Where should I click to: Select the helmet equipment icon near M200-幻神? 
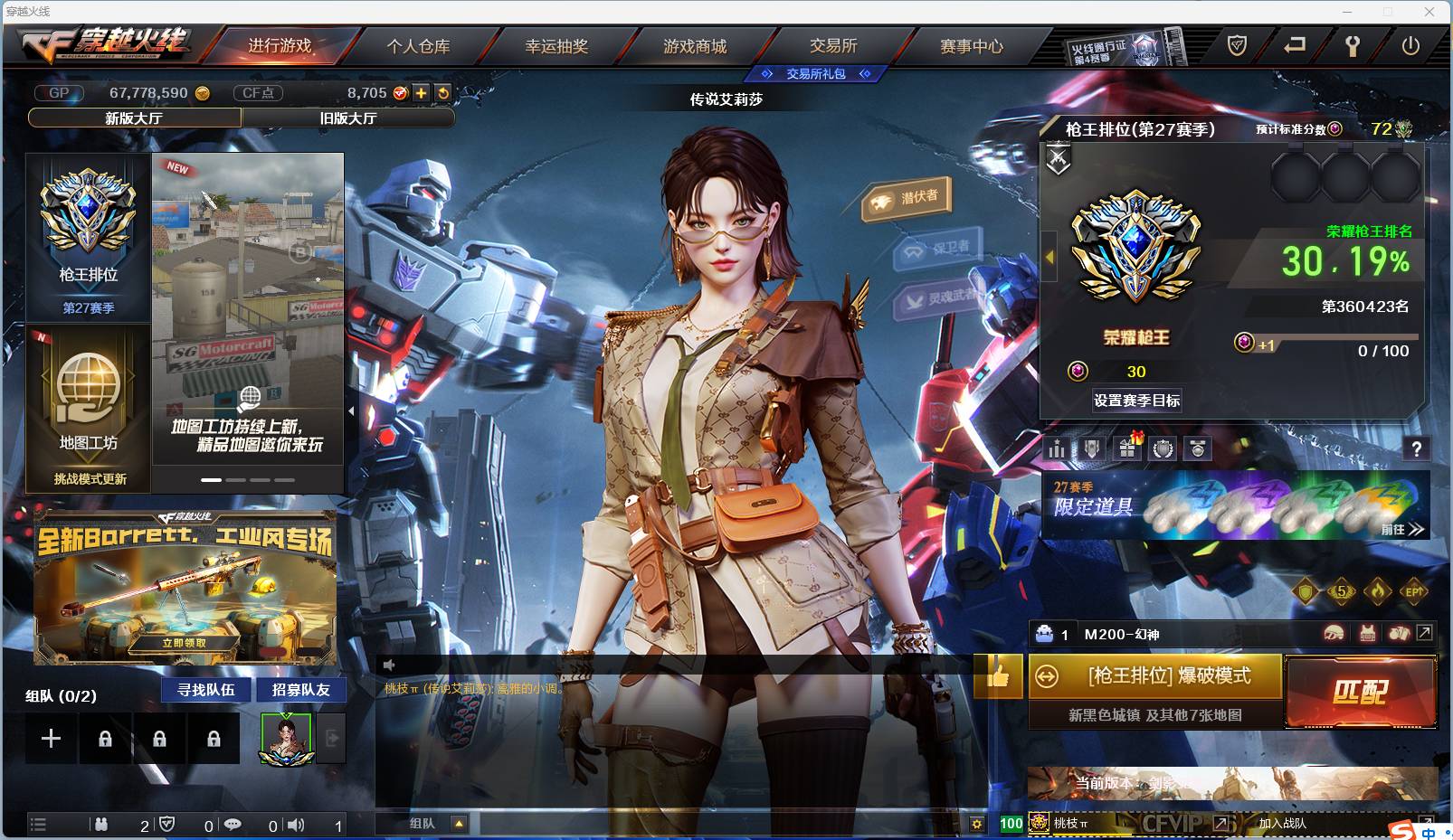coord(1333,633)
